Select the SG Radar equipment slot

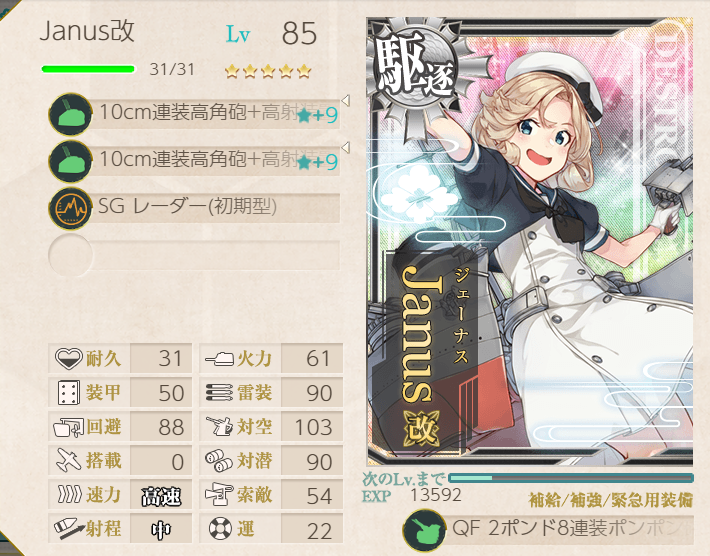[195, 208]
